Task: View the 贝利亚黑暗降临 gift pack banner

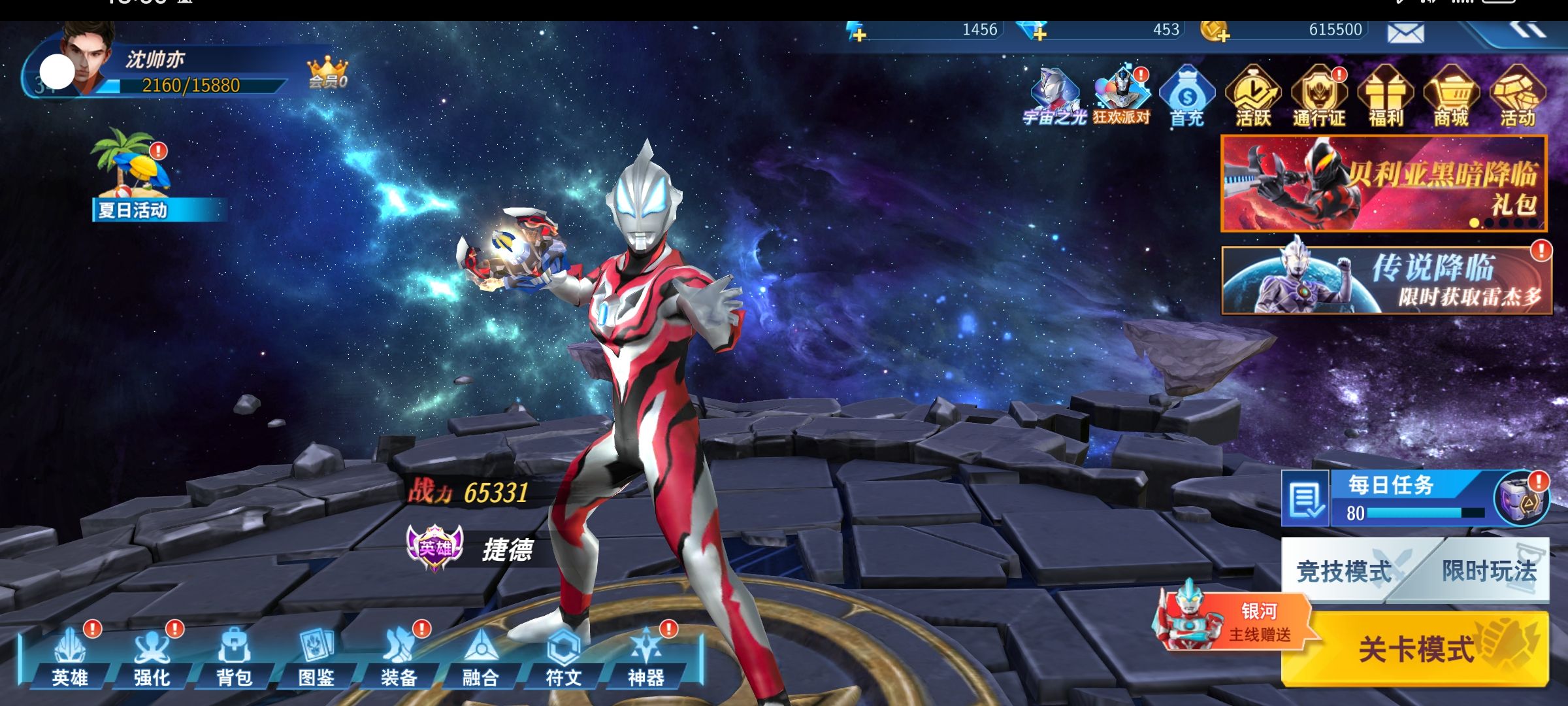Action: 1384,183
